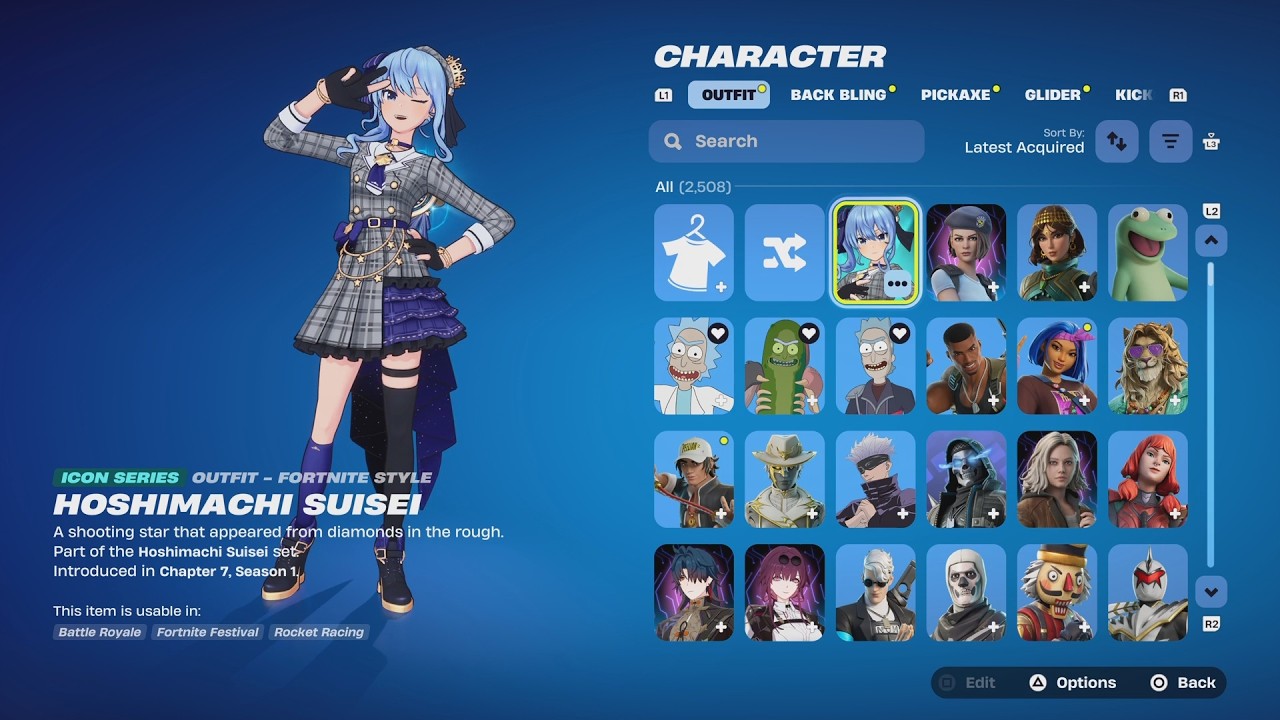Switch to the Back Bling tab
The height and width of the screenshot is (720, 1280).
pos(838,95)
